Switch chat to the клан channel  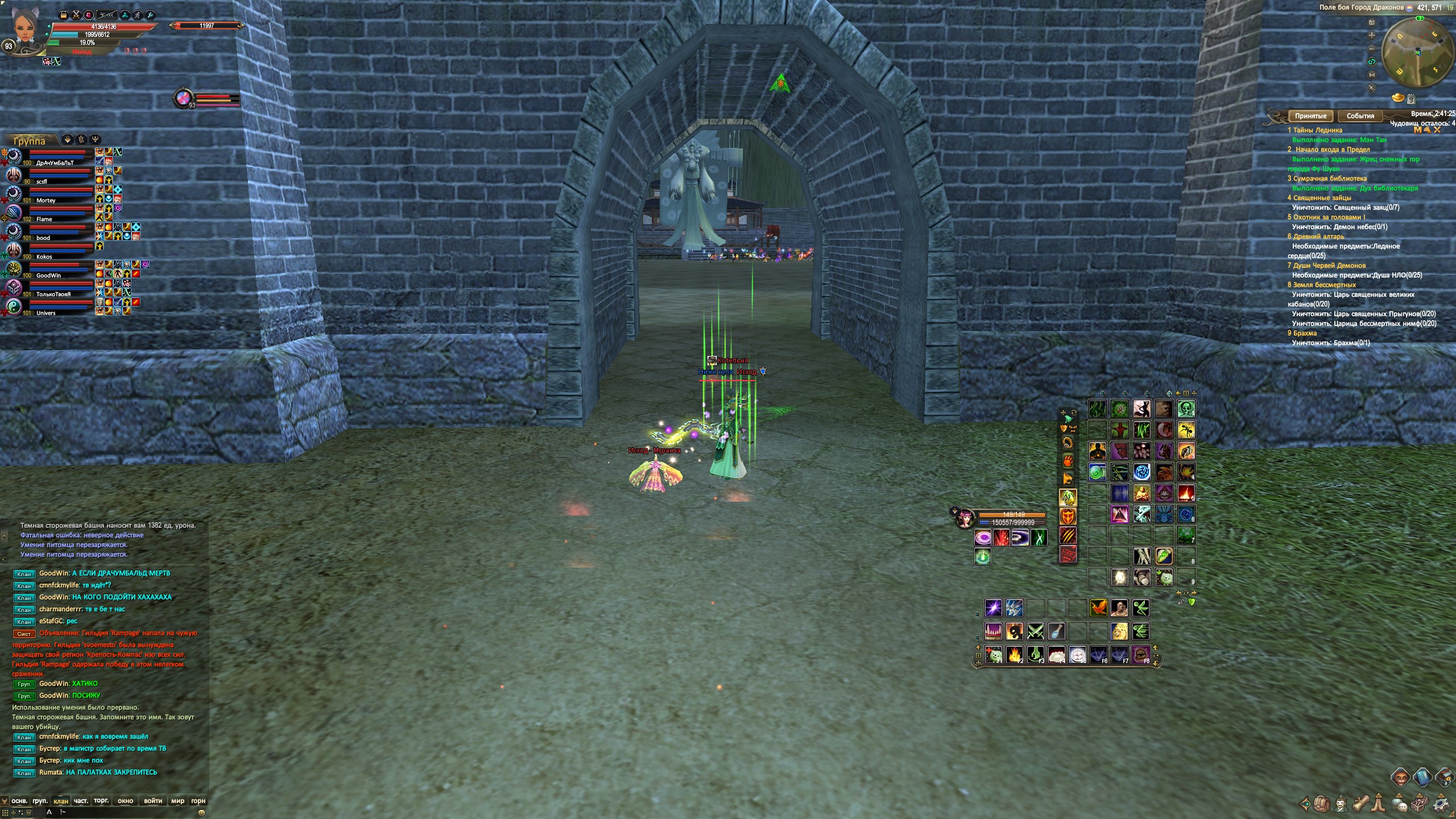[x=60, y=801]
